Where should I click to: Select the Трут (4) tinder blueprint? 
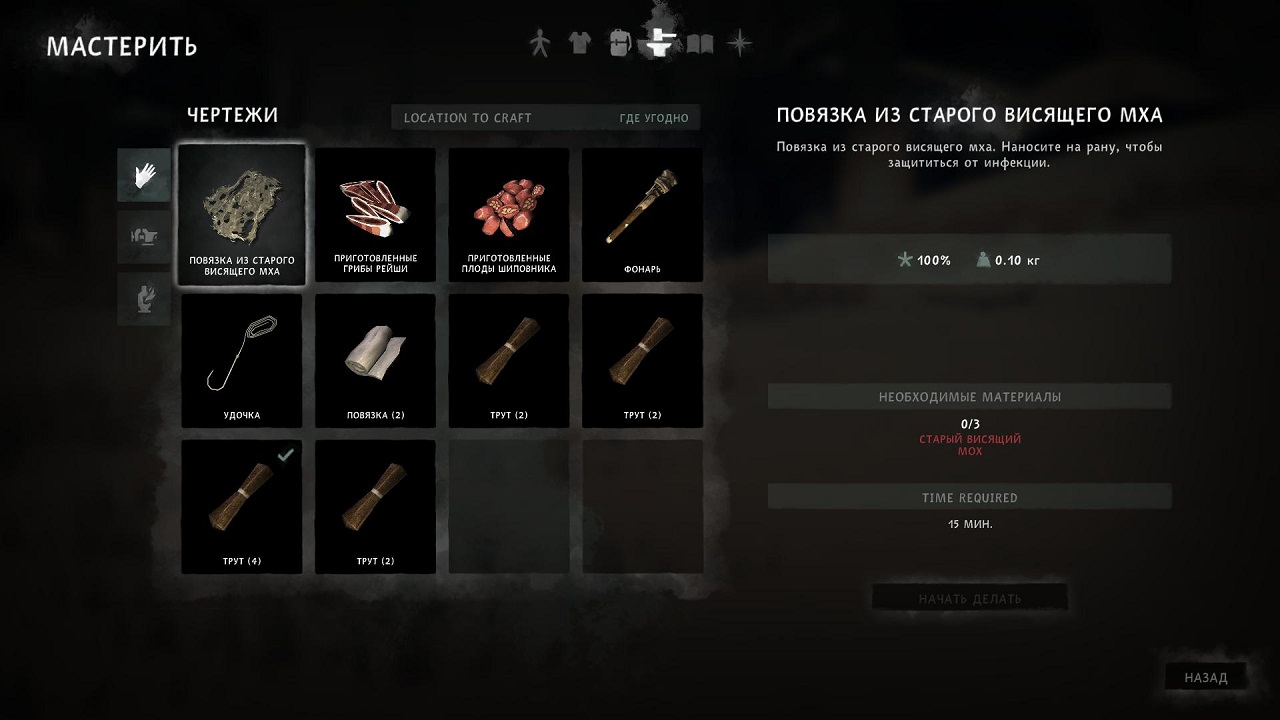(241, 507)
